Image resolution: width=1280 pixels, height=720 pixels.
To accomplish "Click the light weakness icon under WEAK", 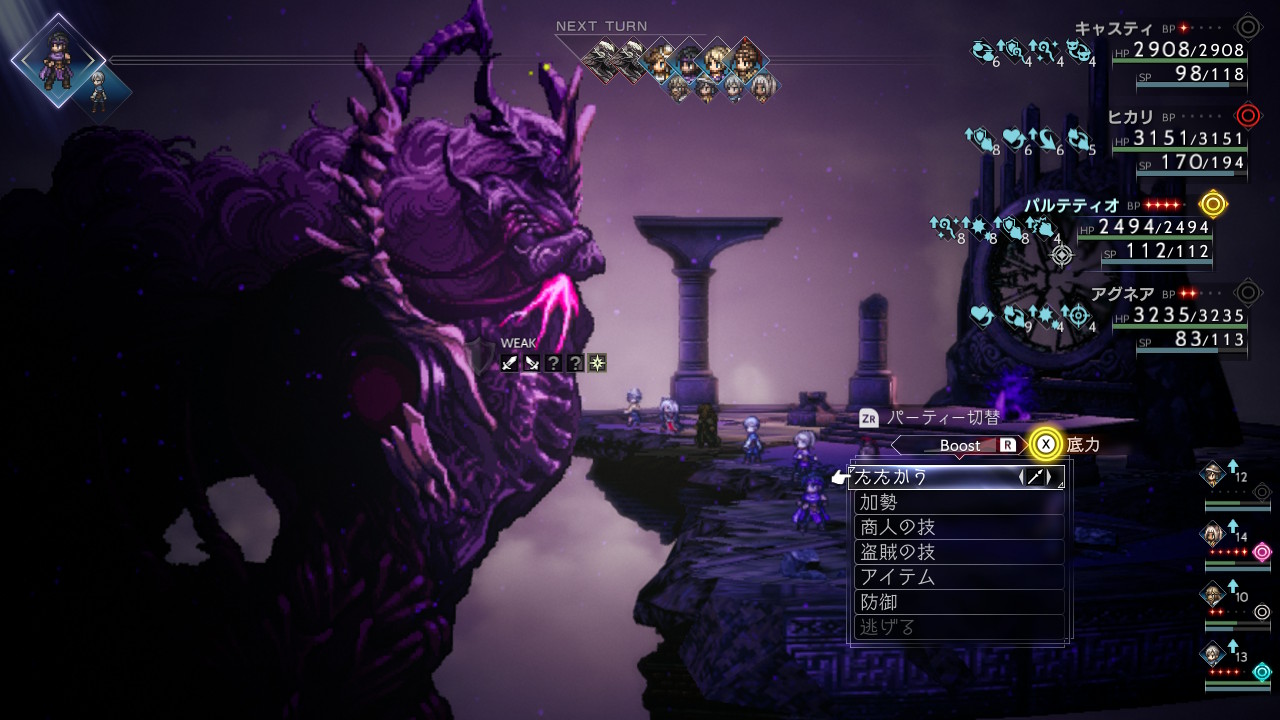I will pos(598,363).
